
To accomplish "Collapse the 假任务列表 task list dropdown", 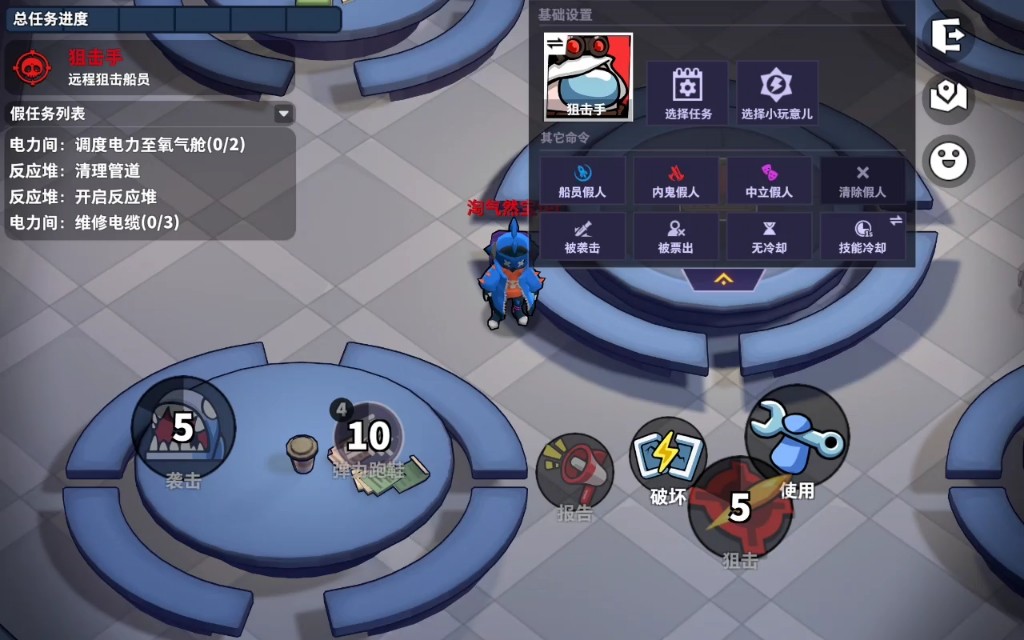I will (283, 114).
